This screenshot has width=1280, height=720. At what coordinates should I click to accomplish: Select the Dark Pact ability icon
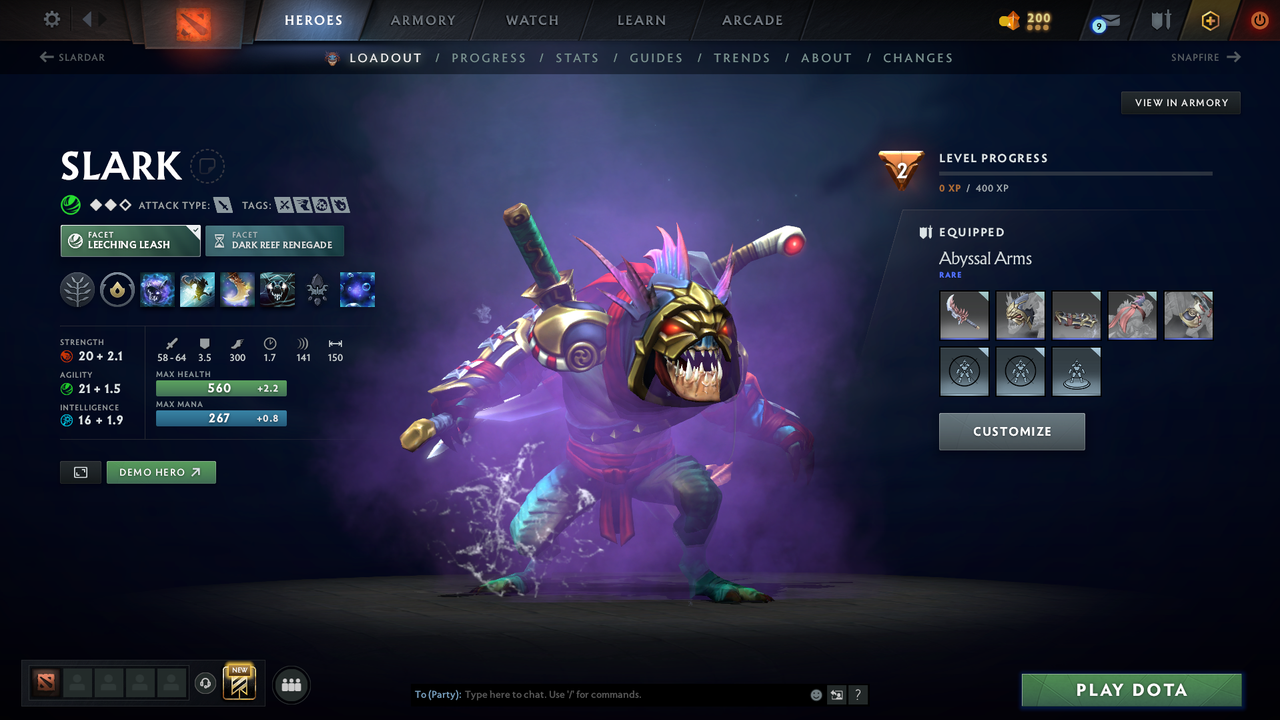[157, 290]
